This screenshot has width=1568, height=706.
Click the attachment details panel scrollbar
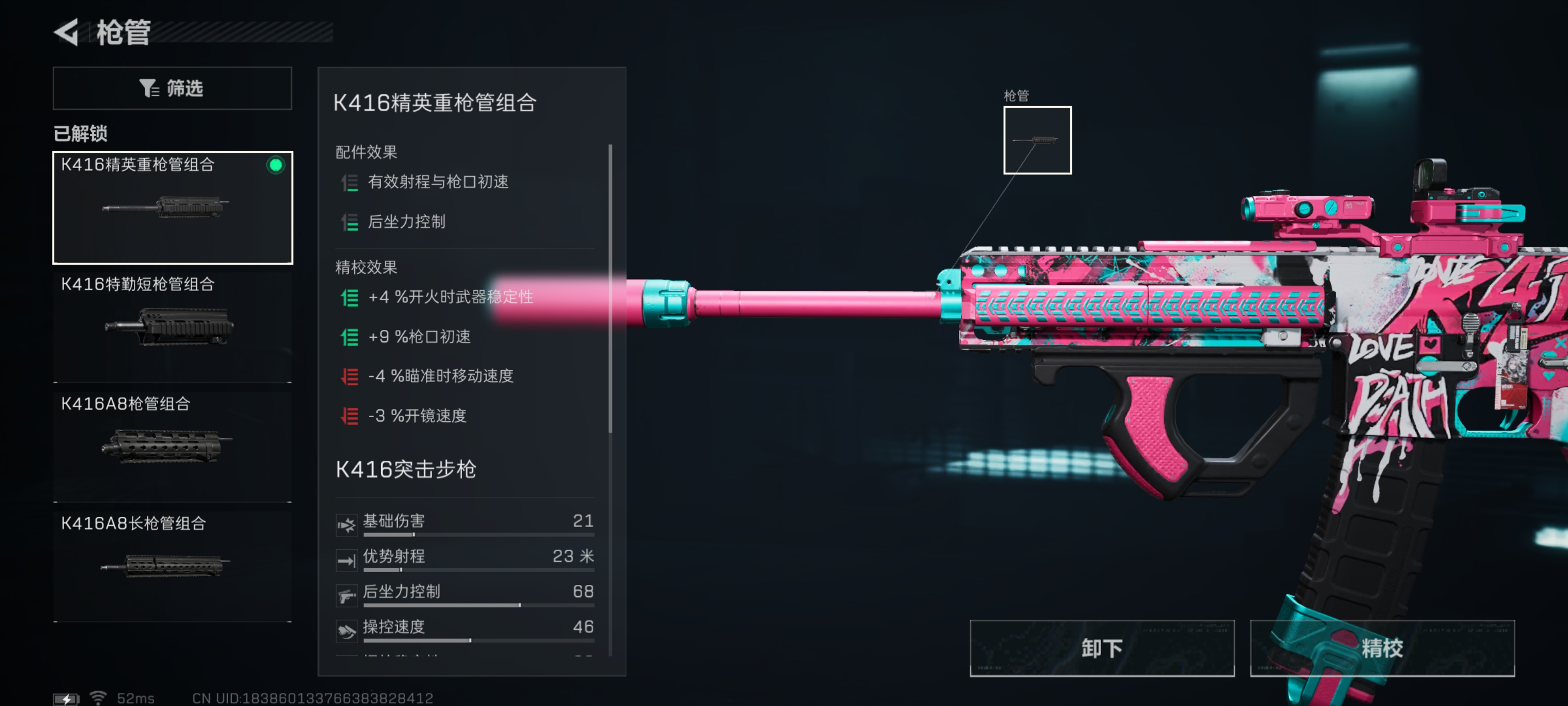click(x=610, y=289)
